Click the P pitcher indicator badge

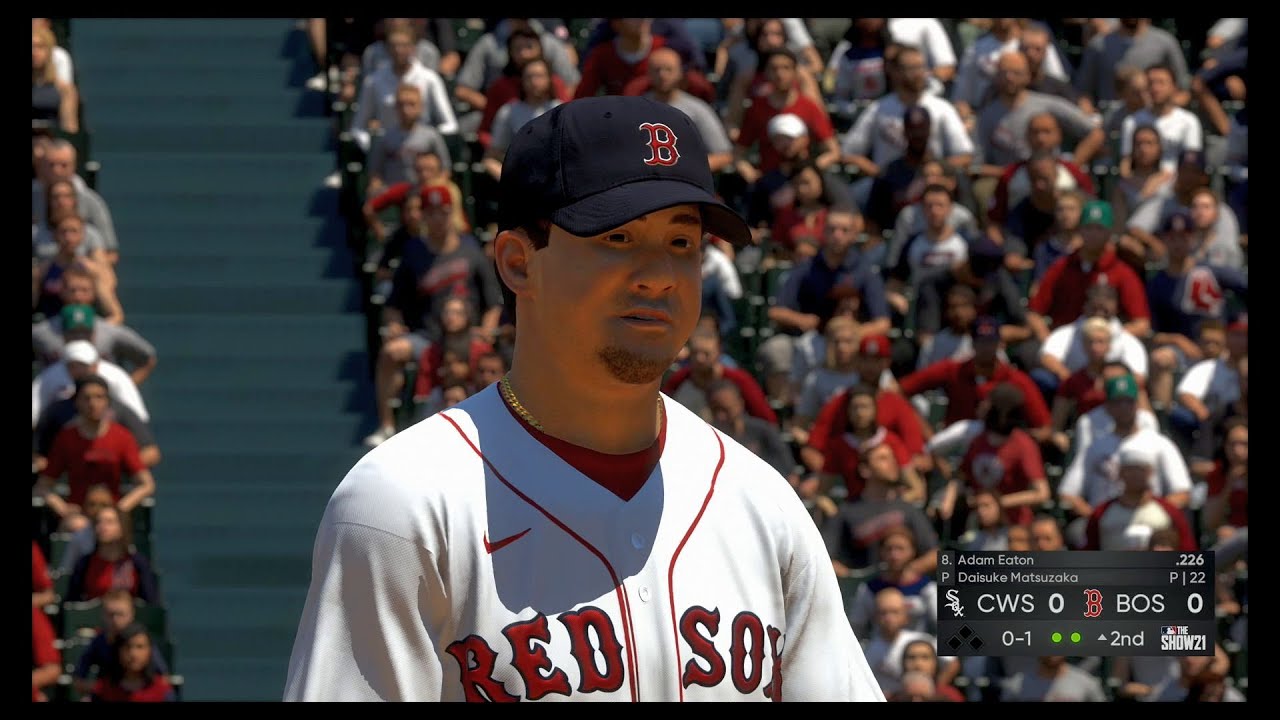[945, 576]
